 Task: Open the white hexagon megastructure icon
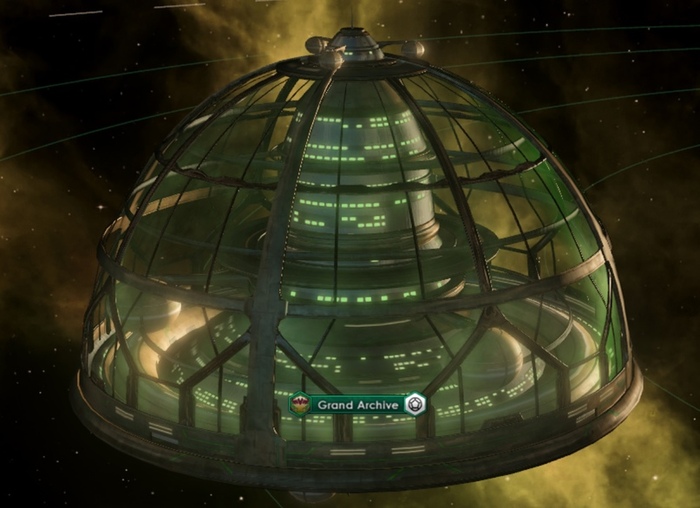(x=416, y=405)
